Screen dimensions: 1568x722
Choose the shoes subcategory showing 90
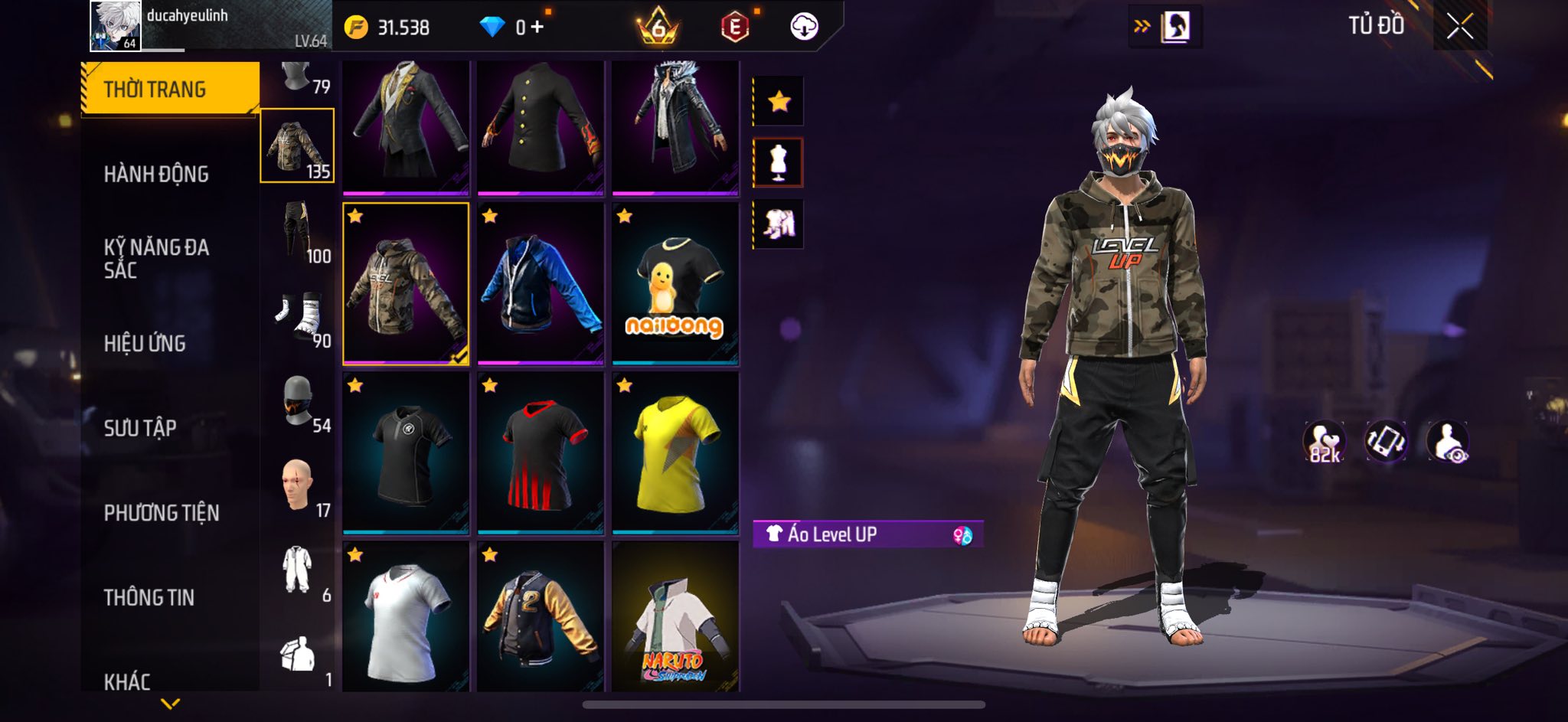298,317
